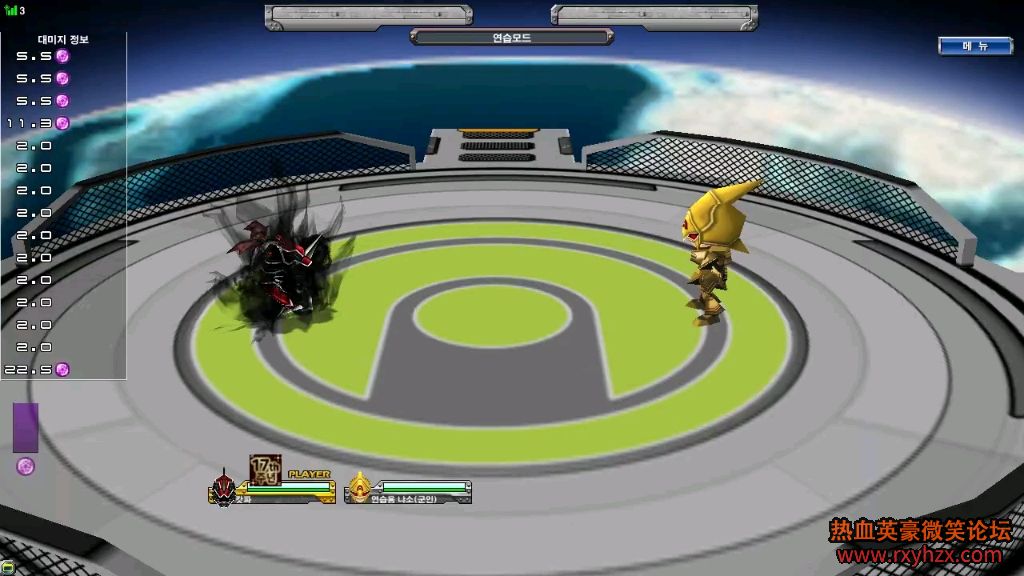Click the 17th anniversary badge icon
Image resolution: width=1024 pixels, height=576 pixels.
click(264, 469)
